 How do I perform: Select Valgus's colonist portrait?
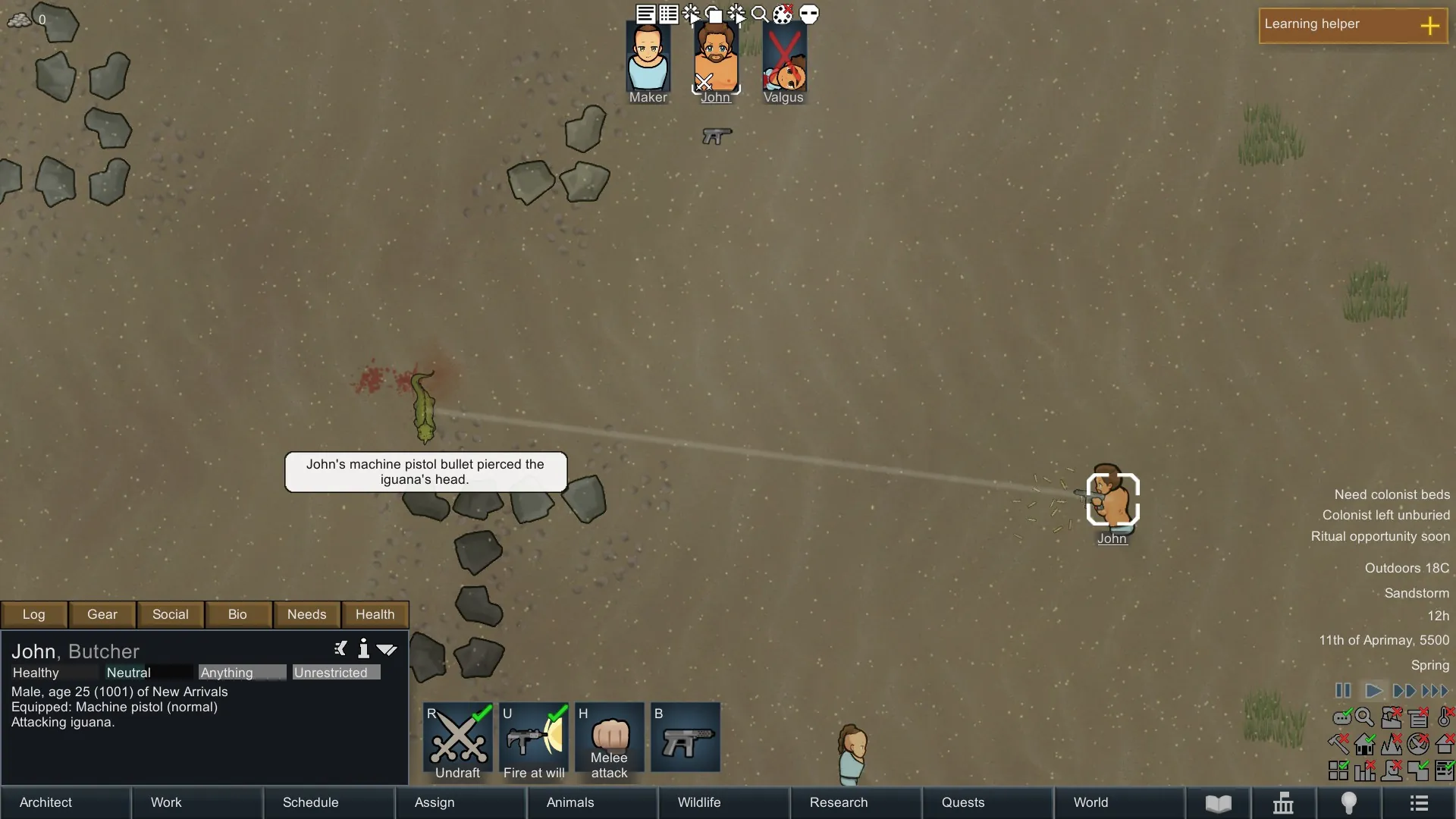tap(783, 61)
